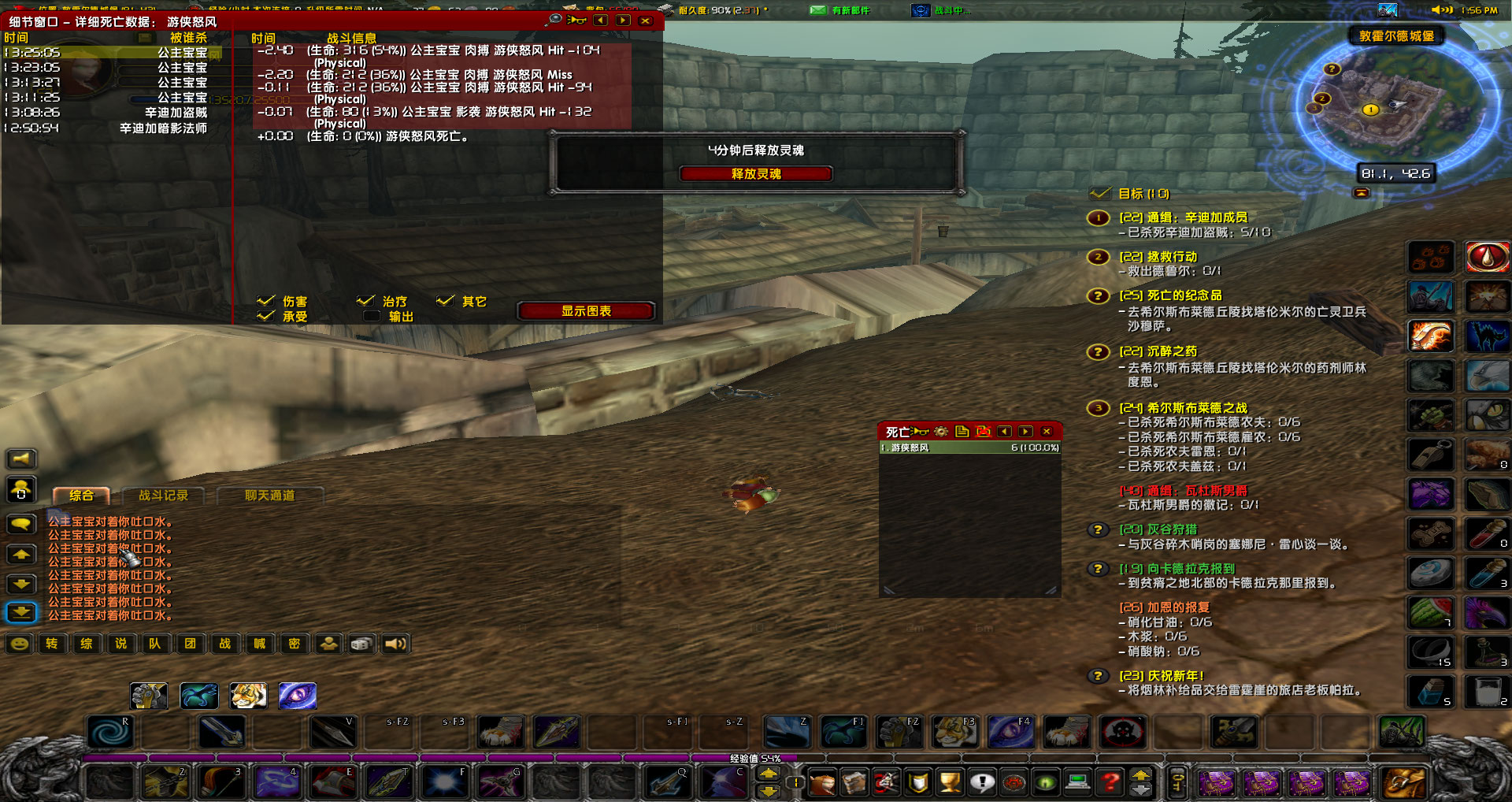Screen dimensions: 1512x802
Task: Switch to the 战斗记录 chat tab
Action: pos(161,496)
